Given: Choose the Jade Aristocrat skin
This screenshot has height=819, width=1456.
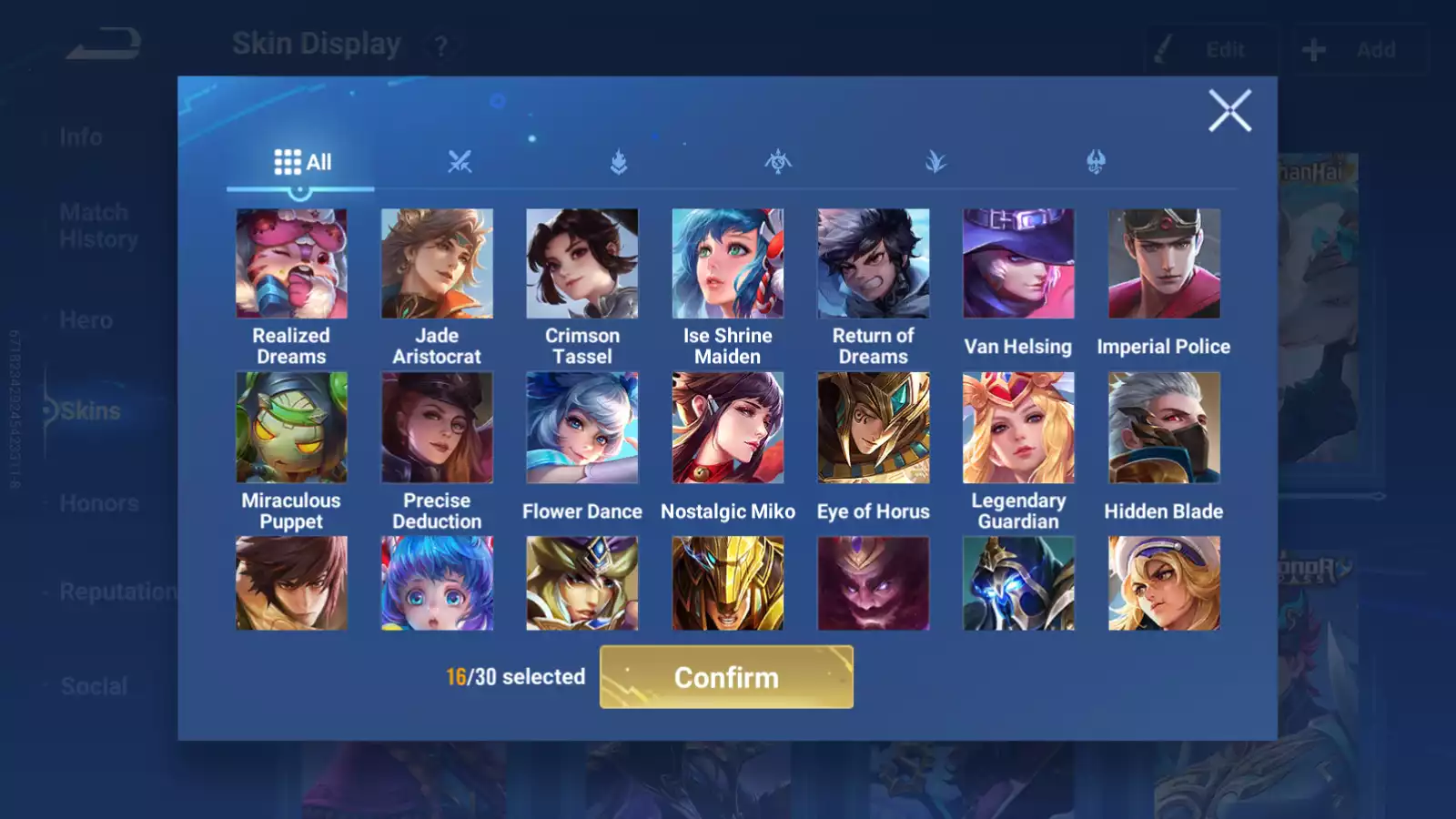Looking at the screenshot, I should tap(437, 264).
